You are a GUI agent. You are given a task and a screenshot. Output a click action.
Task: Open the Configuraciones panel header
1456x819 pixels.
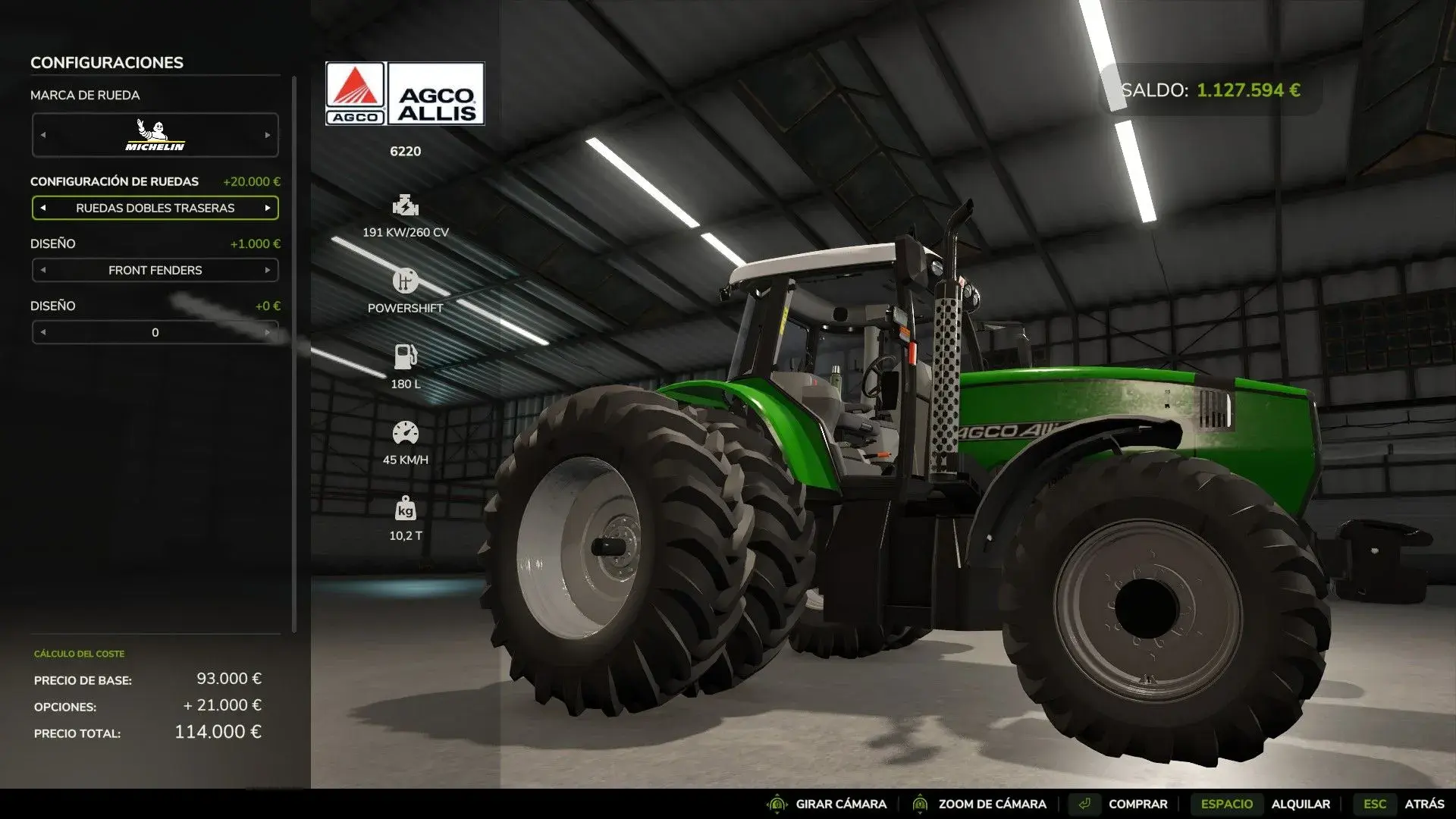pyautogui.click(x=106, y=62)
